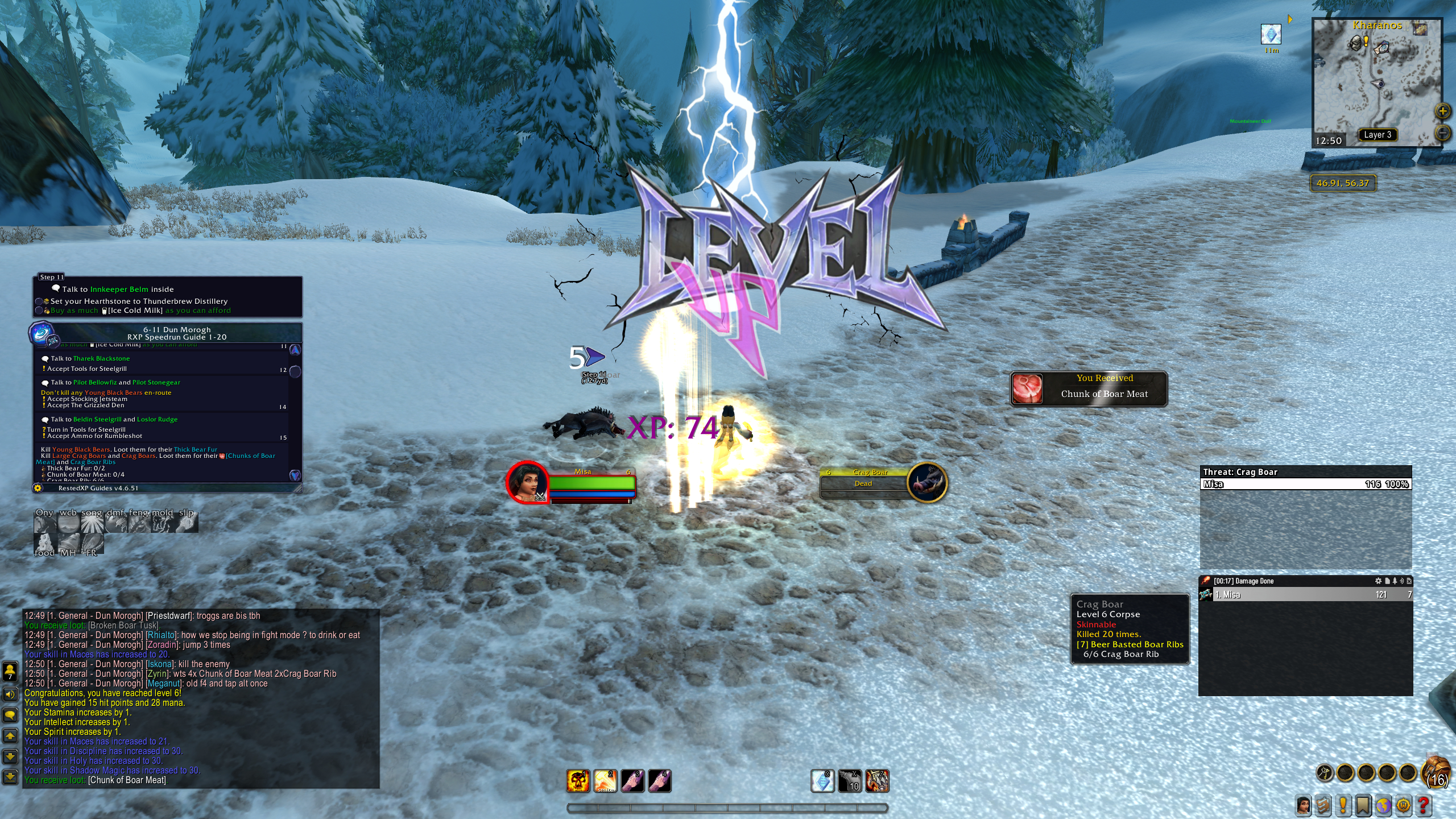Open the keyring next to the bag slots
This screenshot has height=819, width=1456.
click(1325, 773)
